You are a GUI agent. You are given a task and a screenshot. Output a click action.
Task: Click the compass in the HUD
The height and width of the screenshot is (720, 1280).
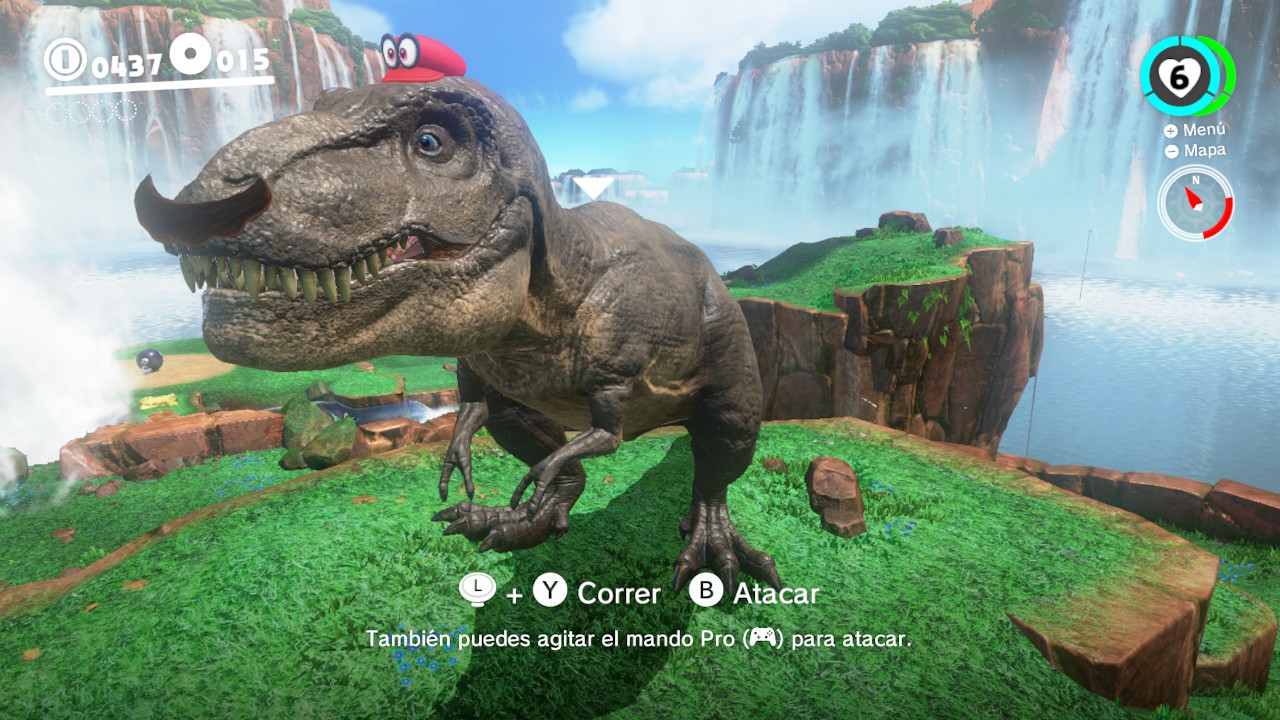point(1195,203)
